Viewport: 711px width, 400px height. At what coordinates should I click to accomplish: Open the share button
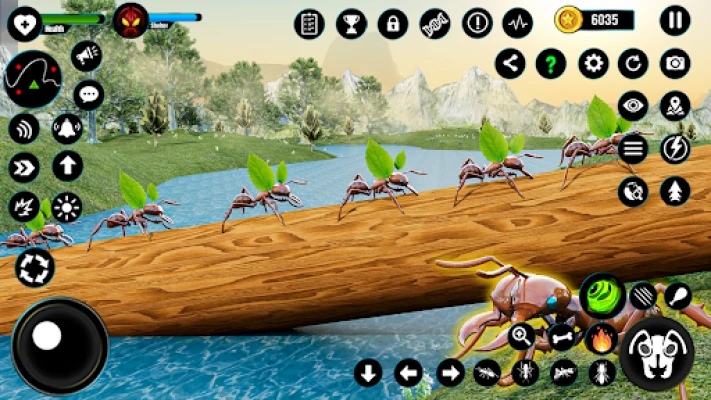[510, 64]
